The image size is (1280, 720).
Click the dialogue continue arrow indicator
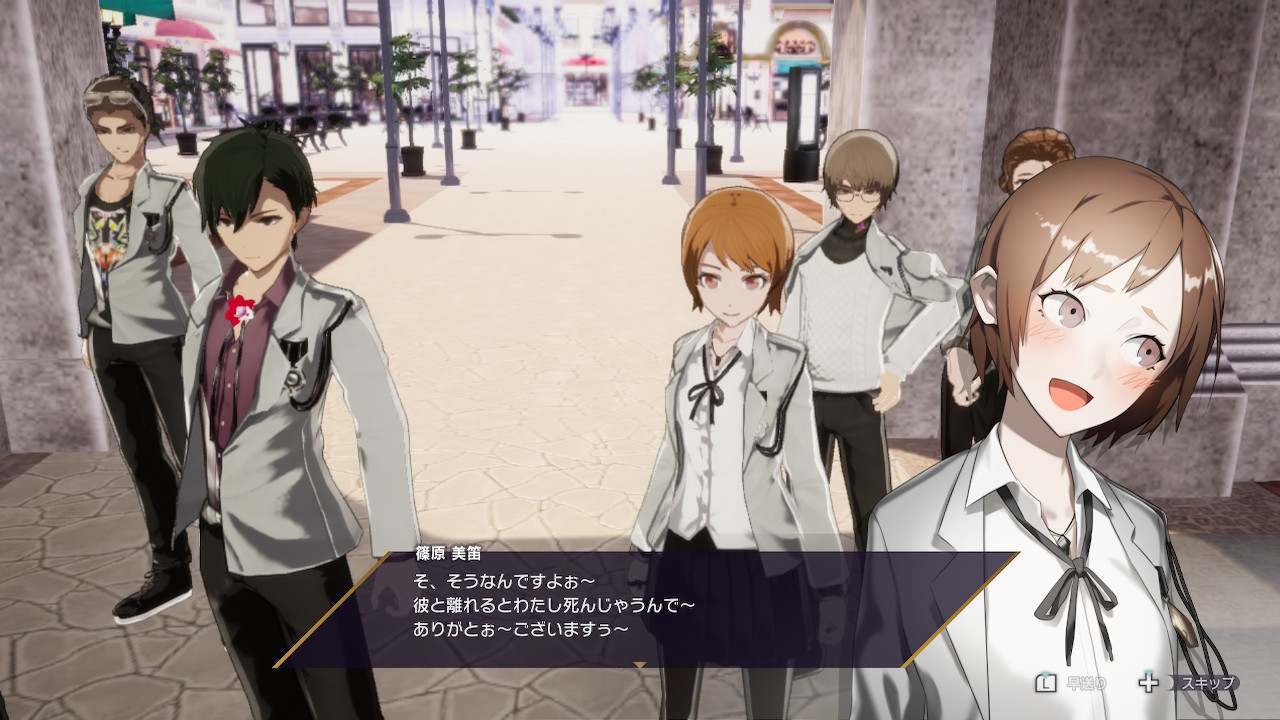click(x=640, y=663)
